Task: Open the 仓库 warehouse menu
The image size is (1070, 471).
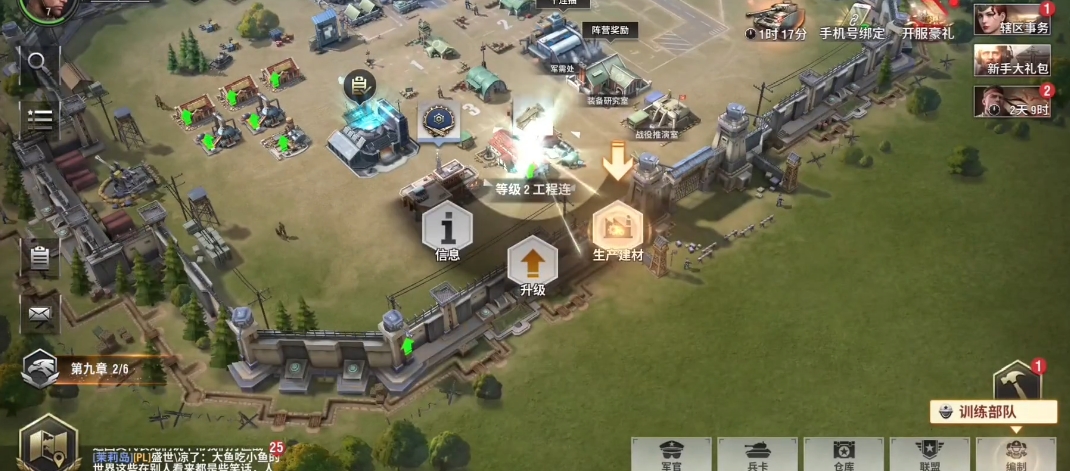Action: (x=843, y=454)
